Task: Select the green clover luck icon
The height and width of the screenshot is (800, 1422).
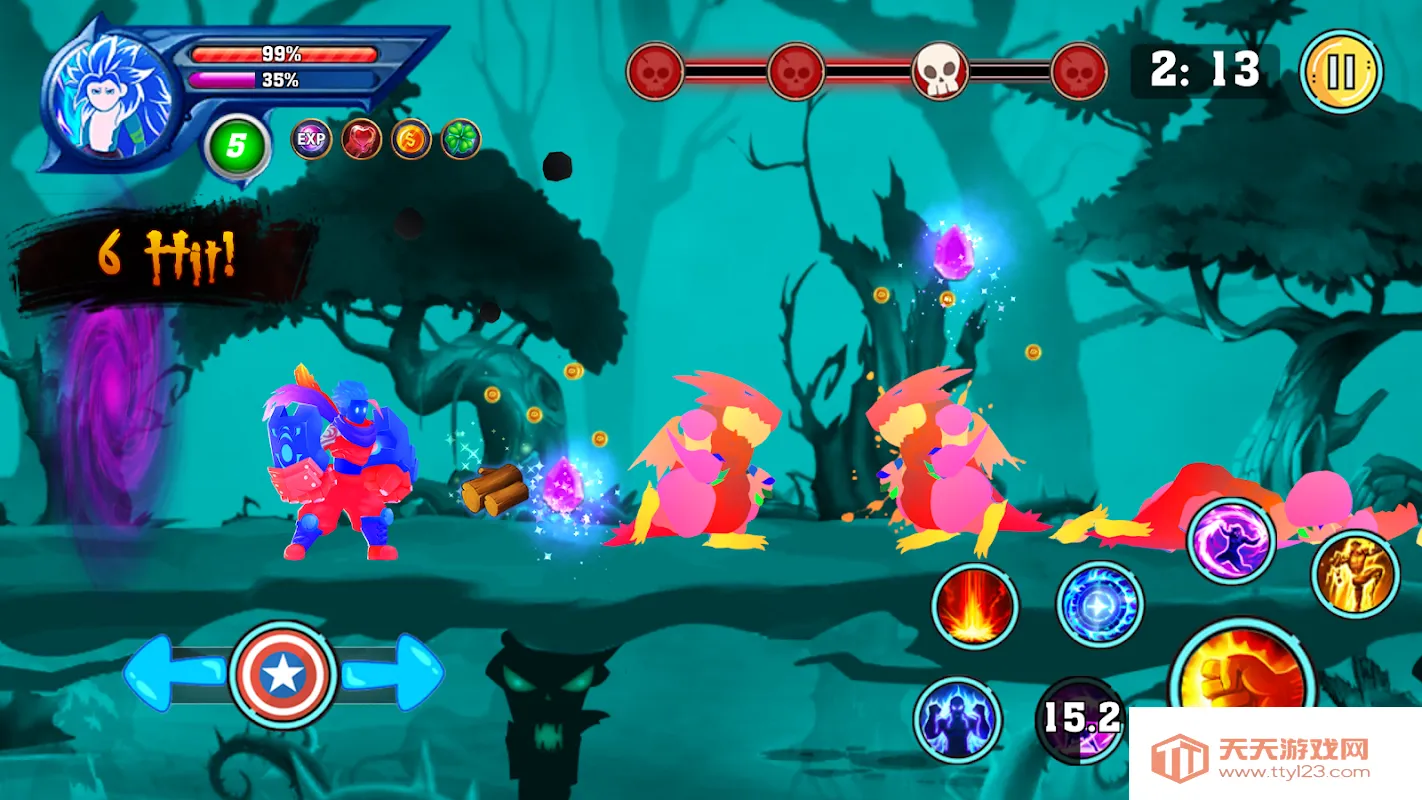Action: click(x=461, y=139)
